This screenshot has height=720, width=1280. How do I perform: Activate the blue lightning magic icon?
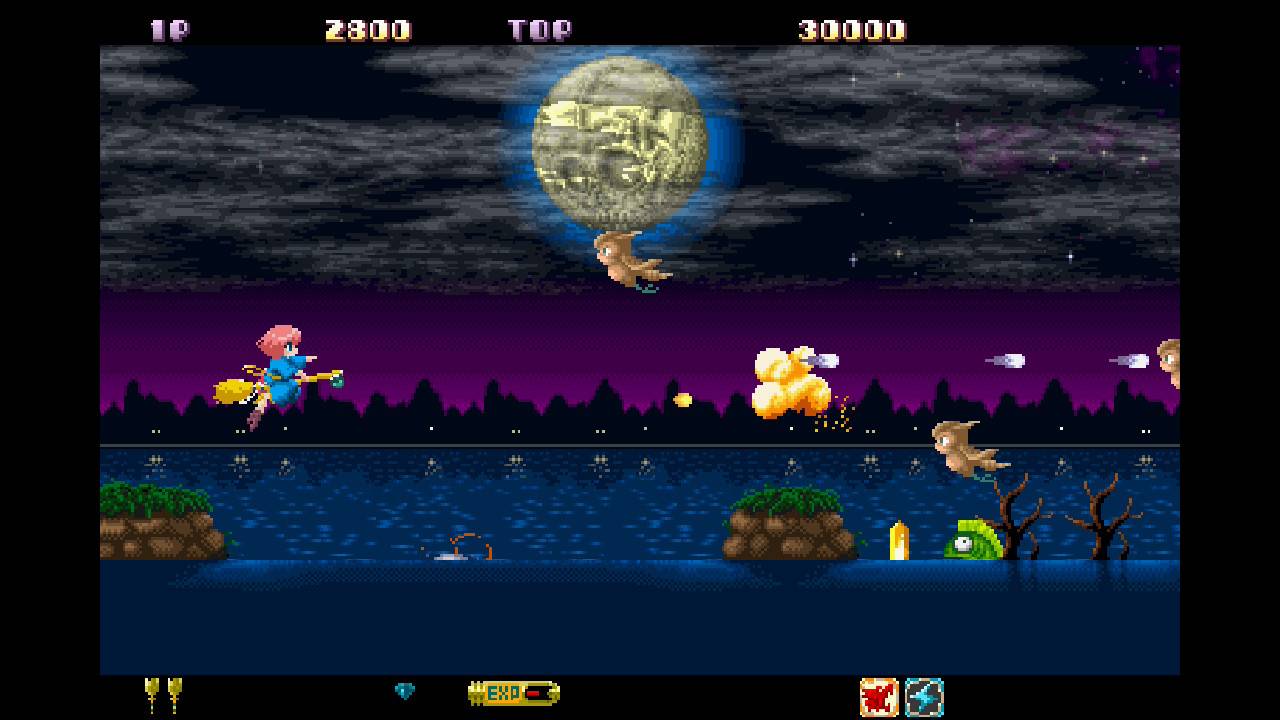pos(924,696)
